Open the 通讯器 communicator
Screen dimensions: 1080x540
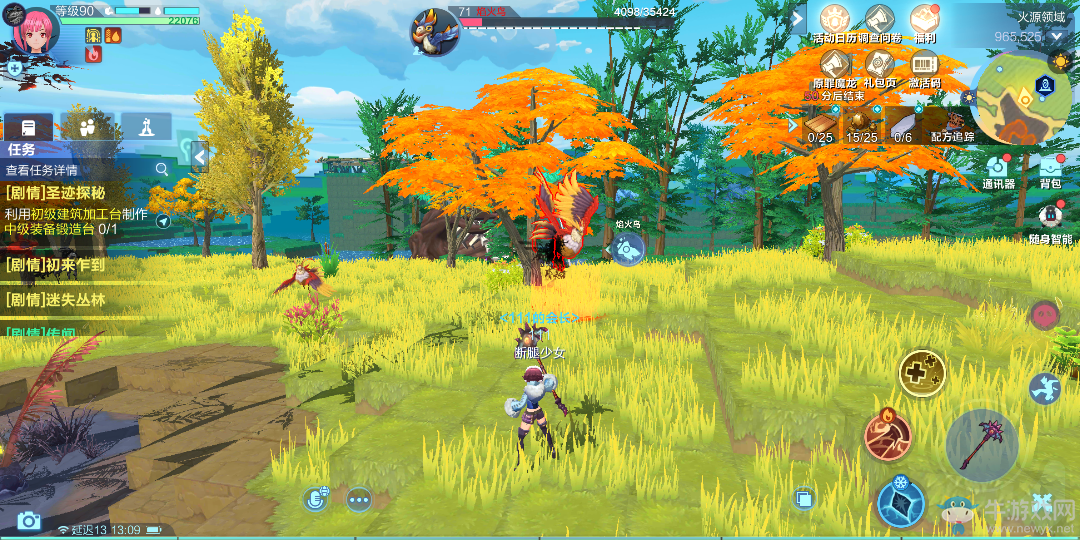coord(997,168)
